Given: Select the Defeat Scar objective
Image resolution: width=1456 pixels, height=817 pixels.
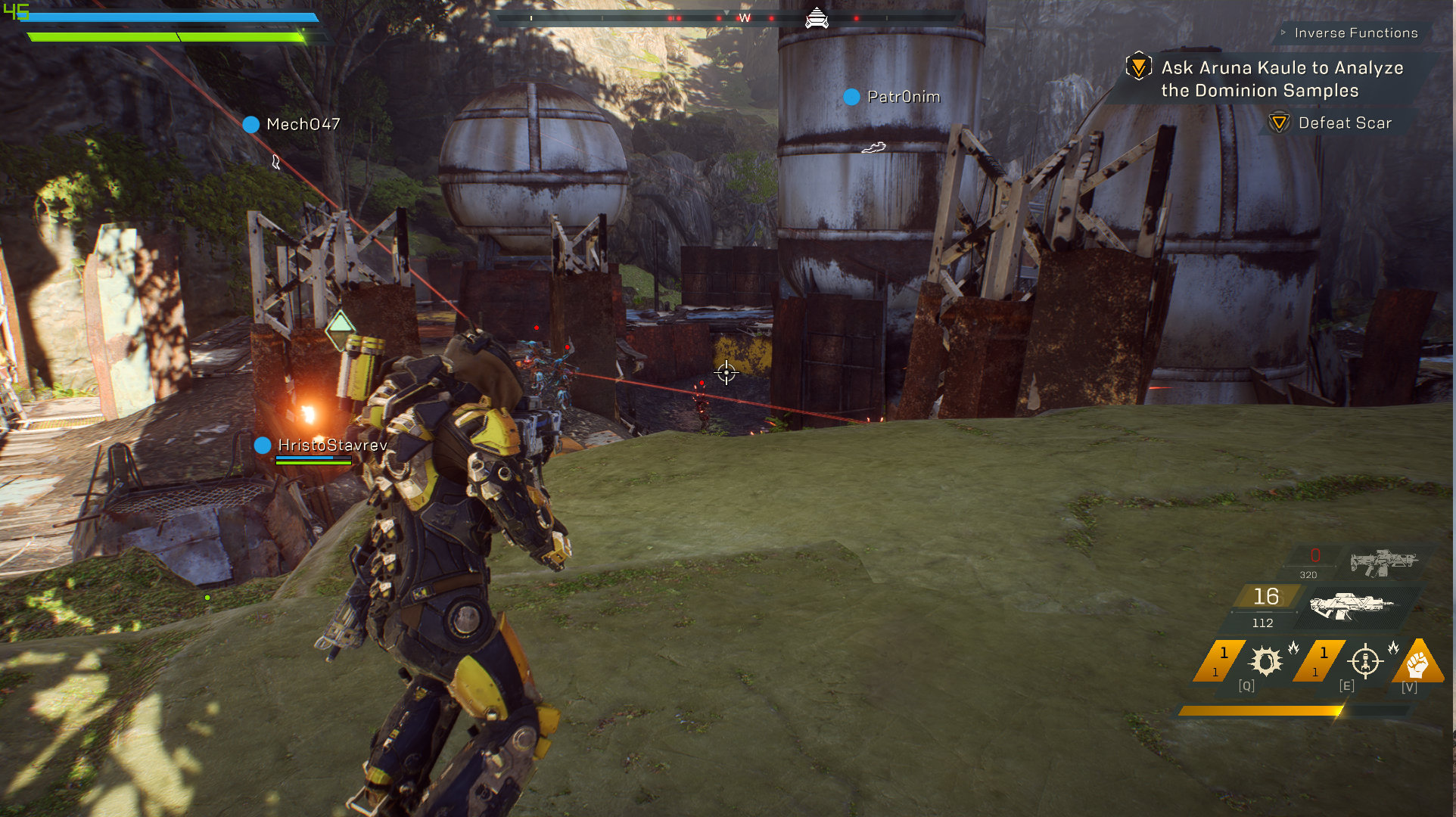Looking at the screenshot, I should 1344,123.
